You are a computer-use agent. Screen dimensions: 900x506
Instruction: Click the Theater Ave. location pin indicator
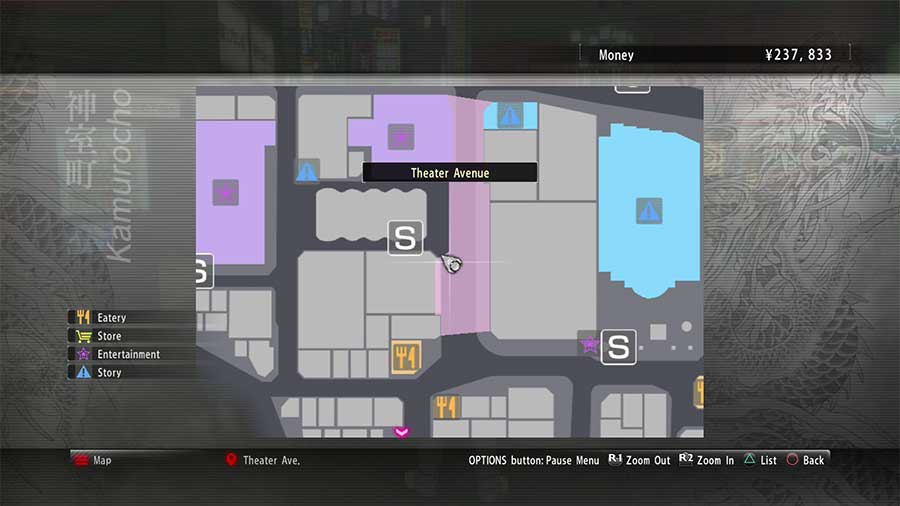tap(231, 460)
